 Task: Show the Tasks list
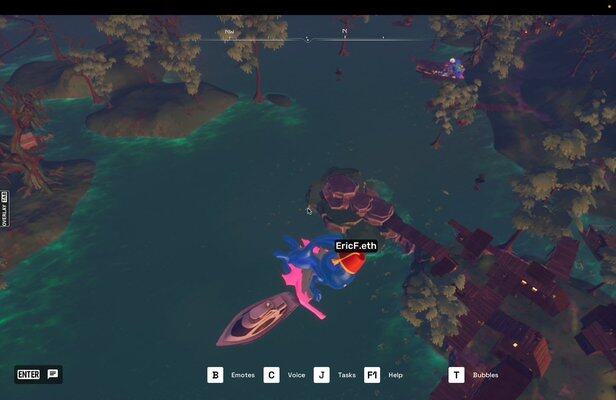click(322, 375)
